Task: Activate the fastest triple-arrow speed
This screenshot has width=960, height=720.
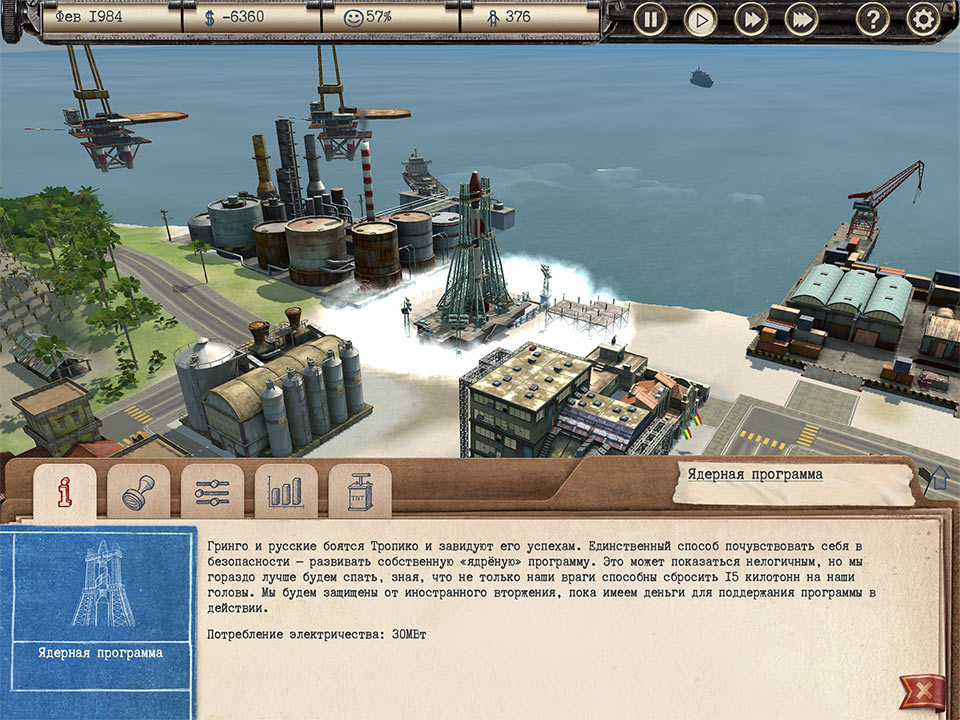Action: coord(801,19)
